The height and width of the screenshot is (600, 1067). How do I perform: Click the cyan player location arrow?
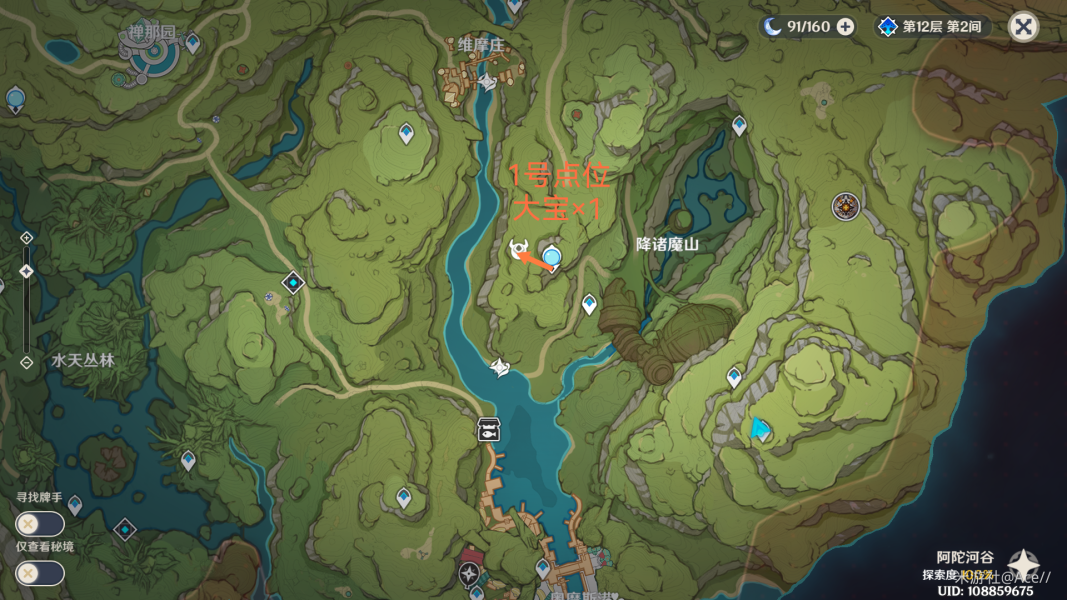[760, 430]
